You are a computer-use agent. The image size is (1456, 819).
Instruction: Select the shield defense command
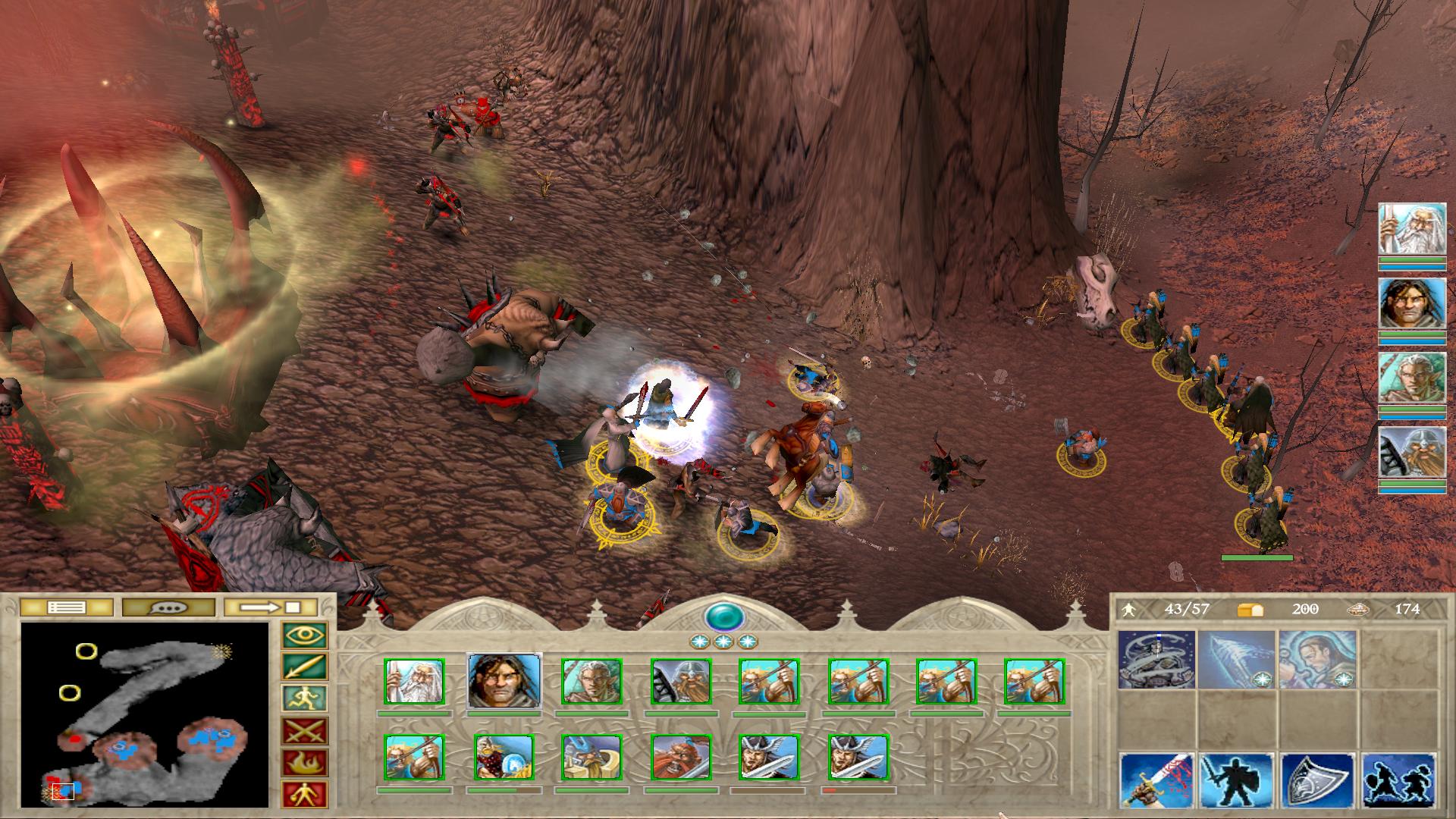pyautogui.click(x=1317, y=781)
